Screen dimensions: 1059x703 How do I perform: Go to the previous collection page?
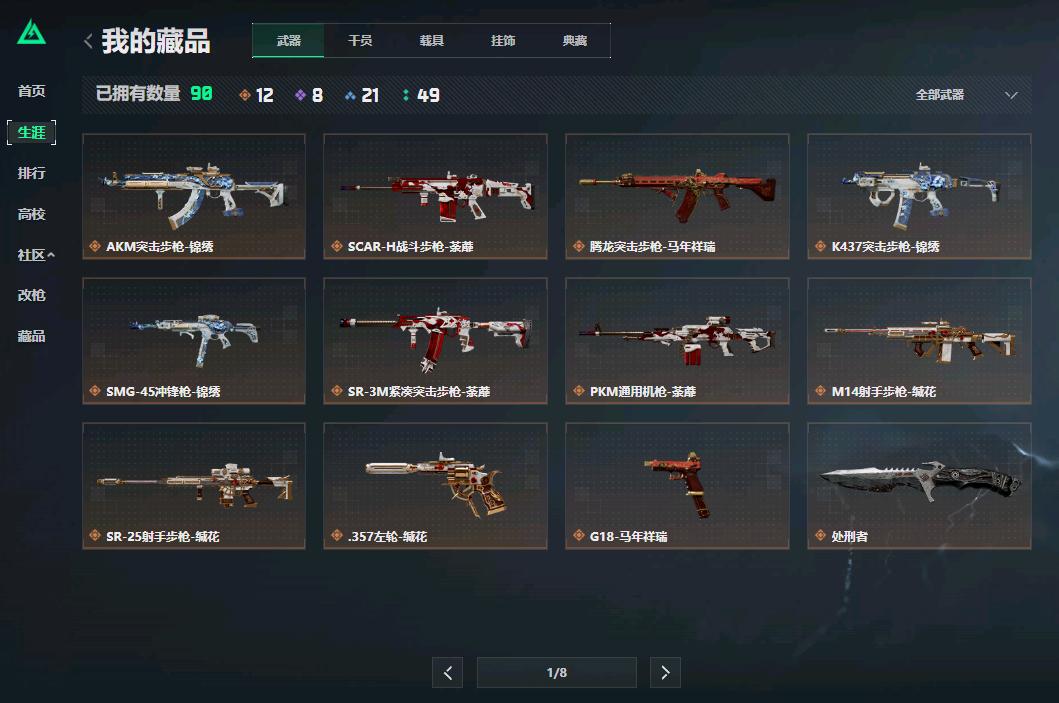(447, 673)
